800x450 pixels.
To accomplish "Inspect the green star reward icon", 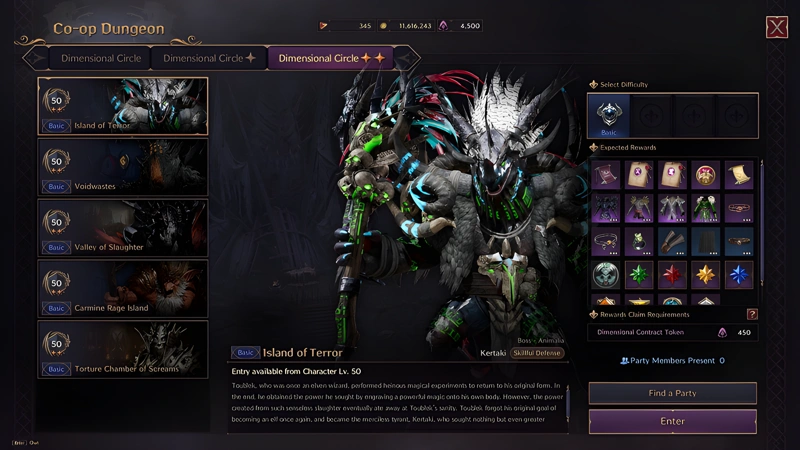I will coord(639,274).
